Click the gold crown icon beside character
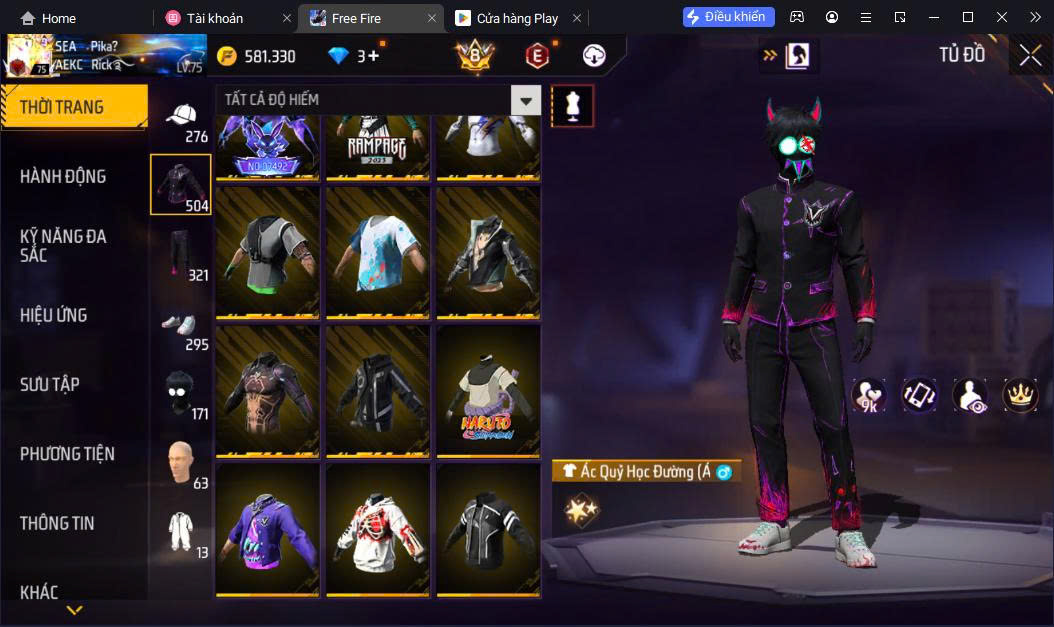Image resolution: width=1054 pixels, height=627 pixels. (1019, 396)
